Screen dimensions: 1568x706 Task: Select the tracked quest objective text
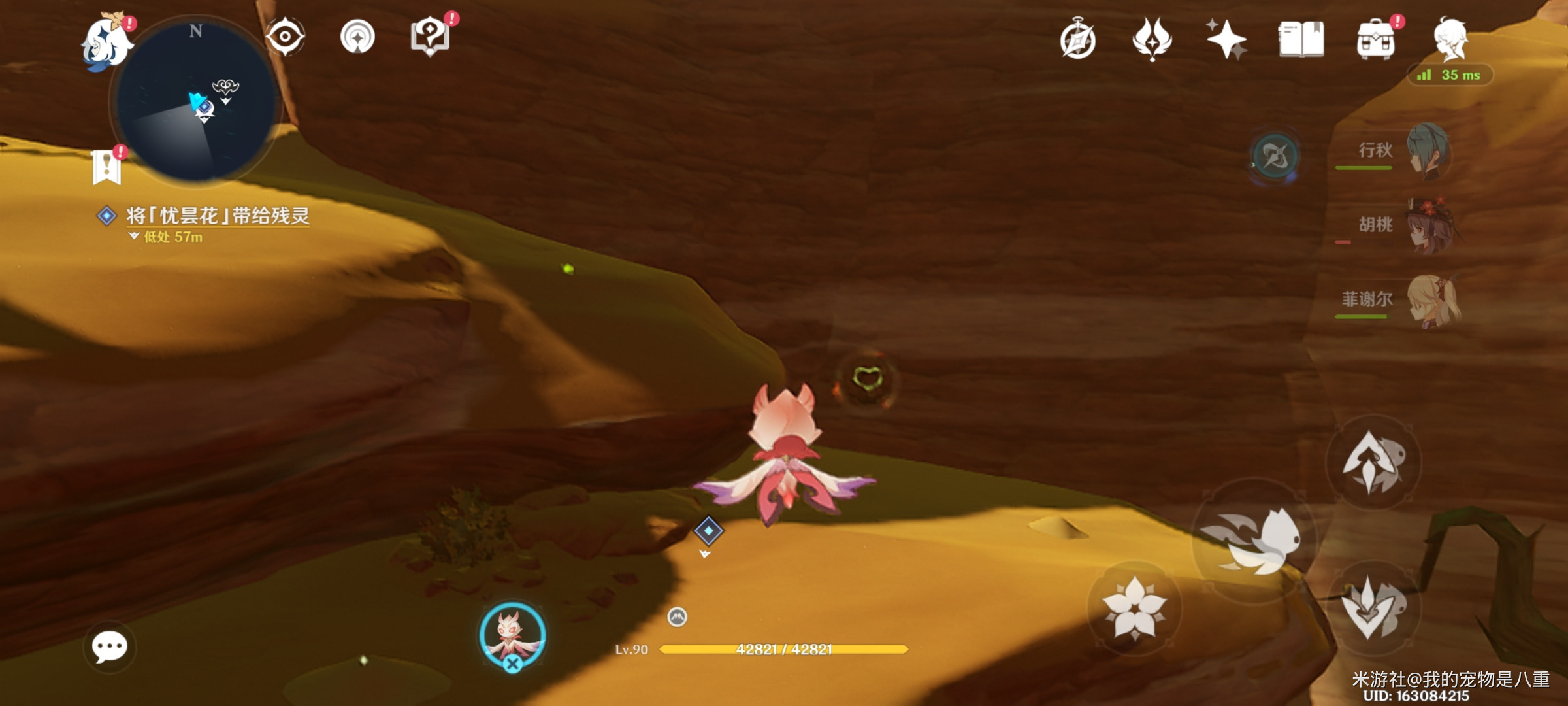point(218,216)
